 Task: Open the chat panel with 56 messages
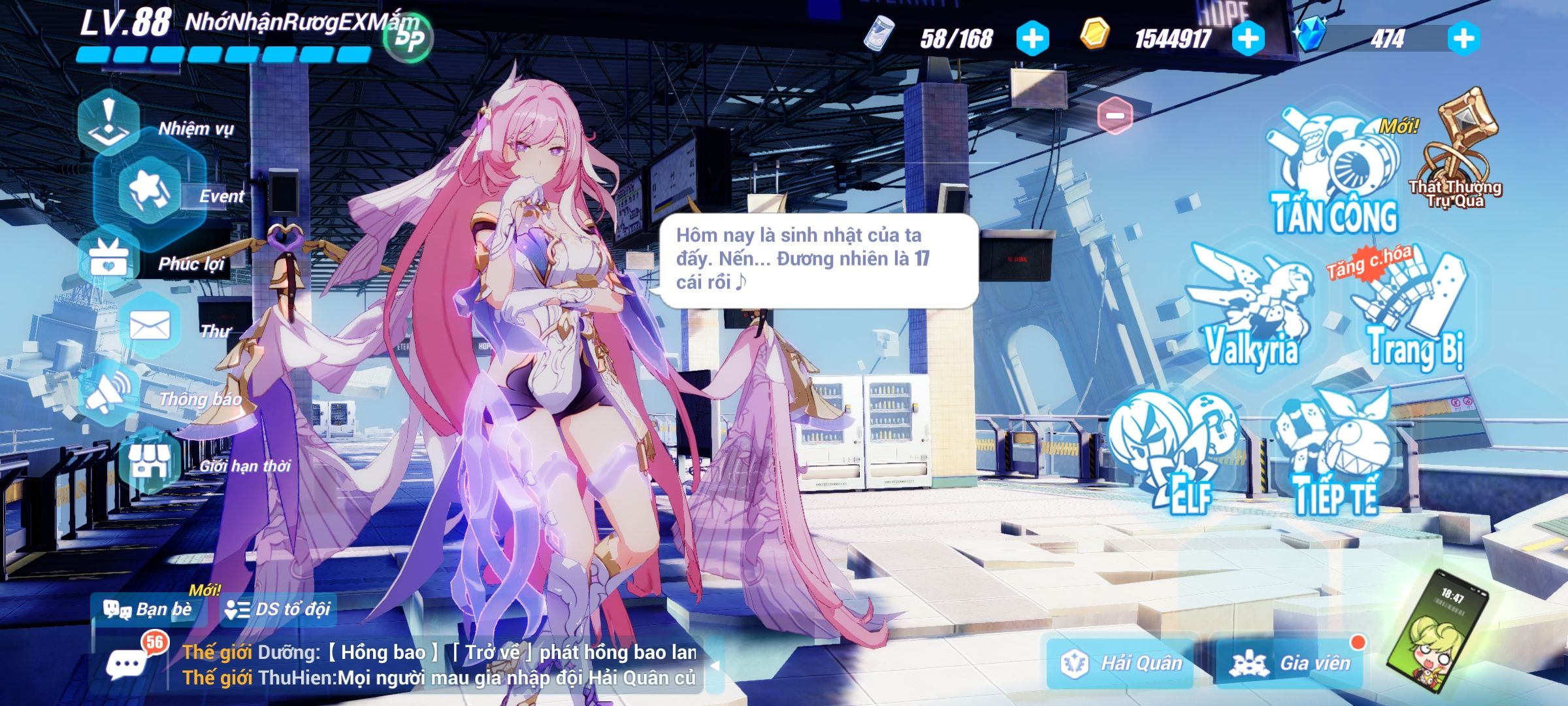pos(129,662)
